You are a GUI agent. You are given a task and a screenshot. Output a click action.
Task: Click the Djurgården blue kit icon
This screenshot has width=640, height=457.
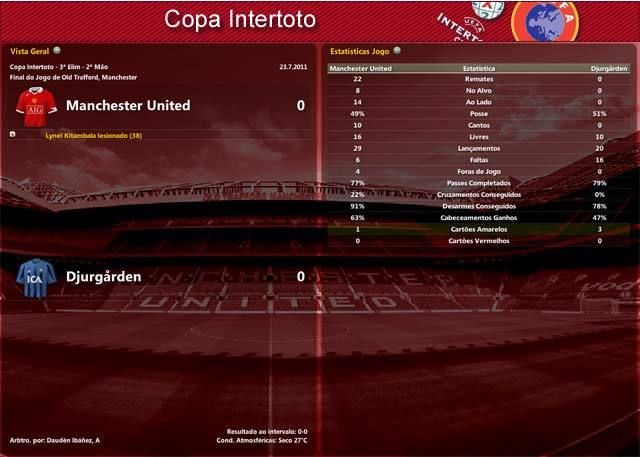pyautogui.click(x=36, y=275)
